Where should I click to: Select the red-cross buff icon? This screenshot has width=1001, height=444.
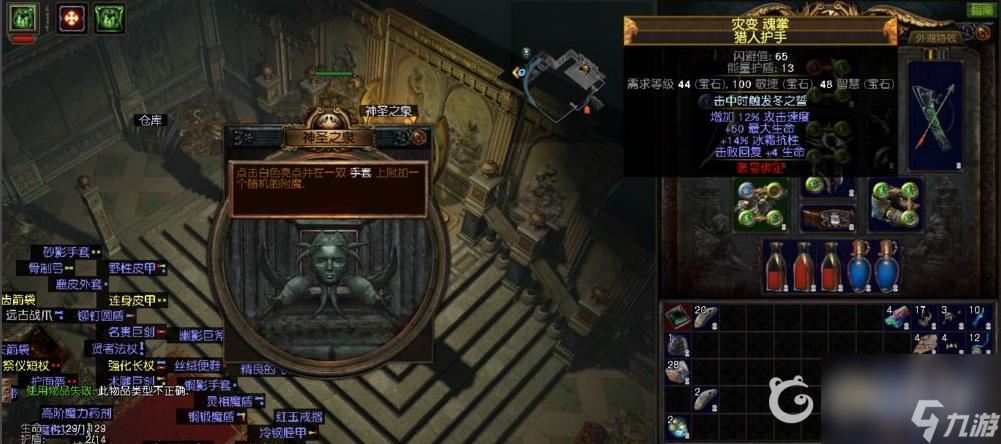72,17
